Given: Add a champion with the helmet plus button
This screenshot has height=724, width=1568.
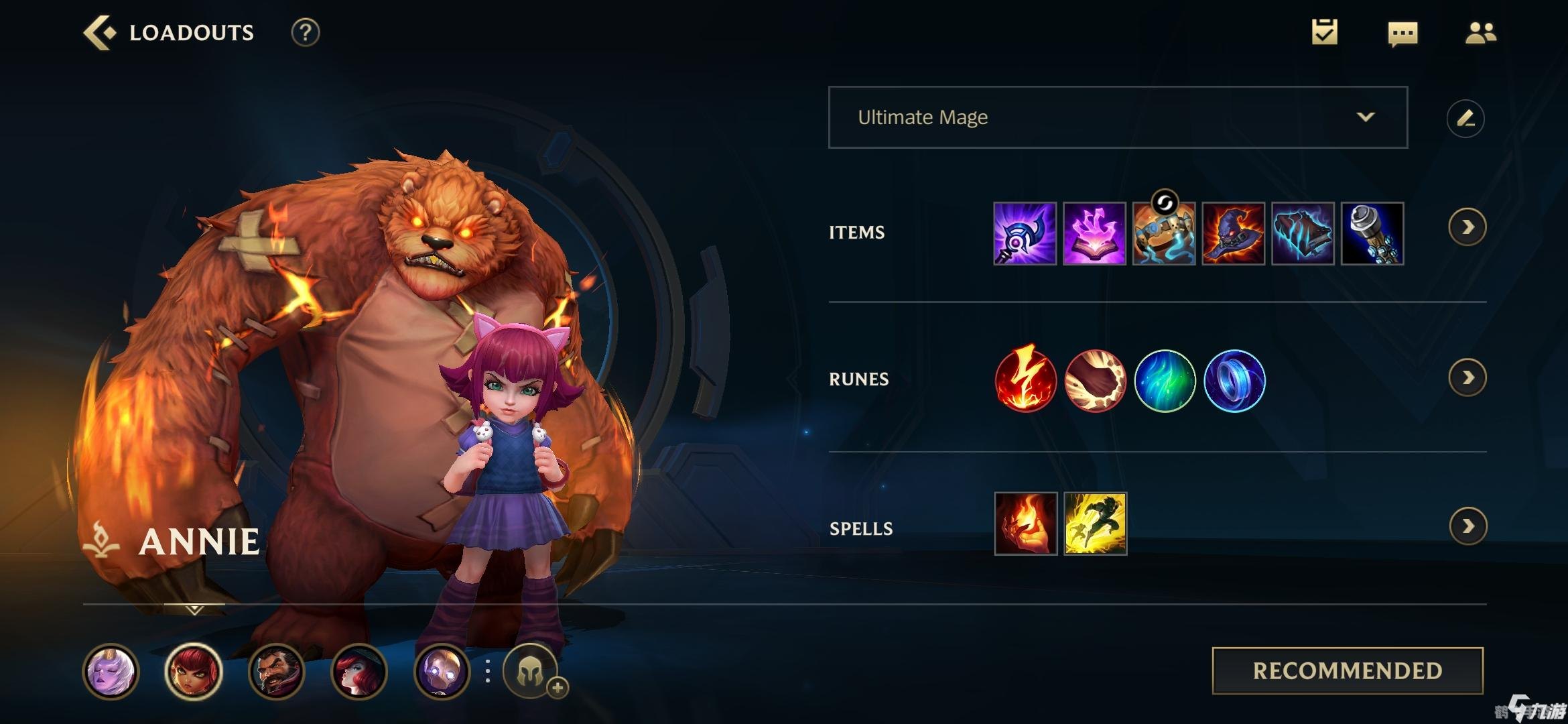Looking at the screenshot, I should point(532,671).
